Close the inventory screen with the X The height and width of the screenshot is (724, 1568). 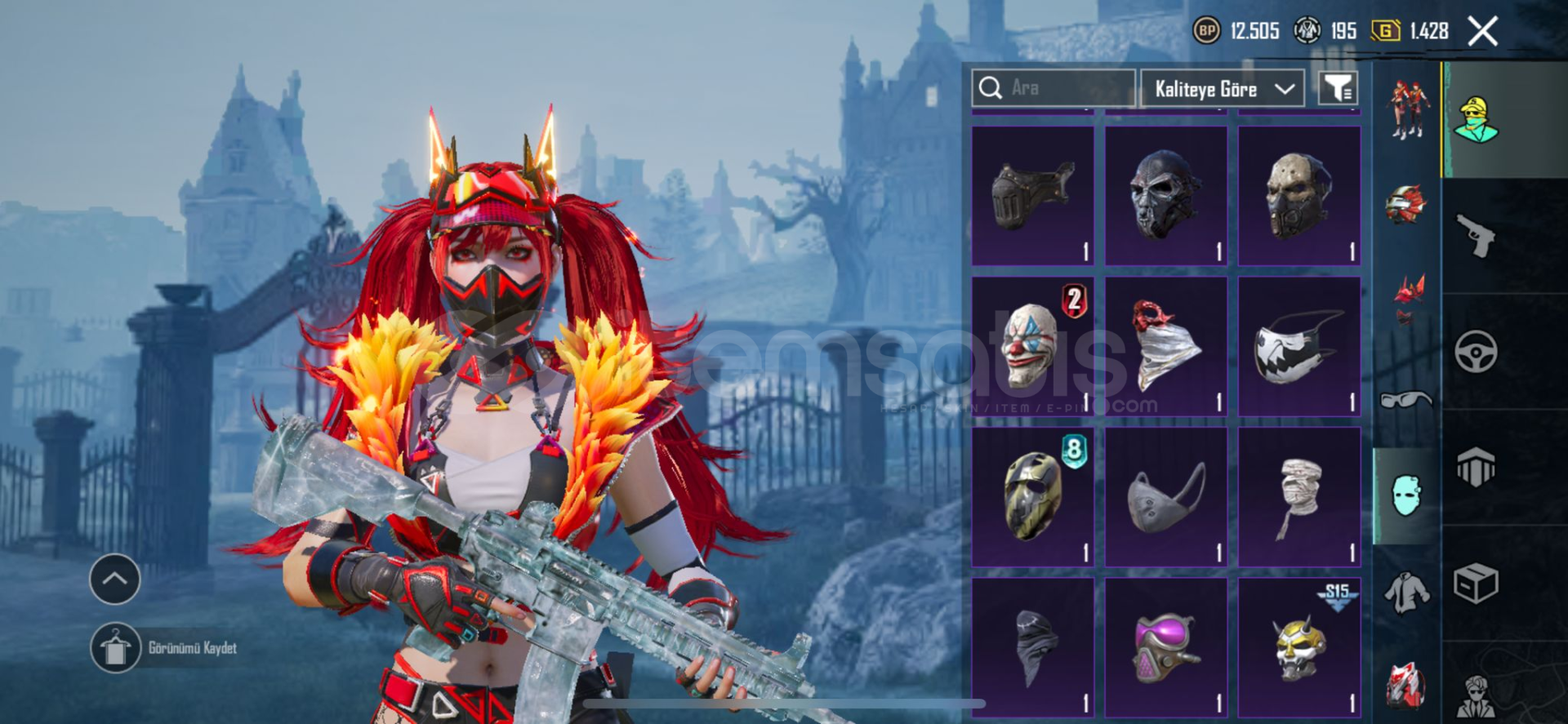pos(1482,32)
